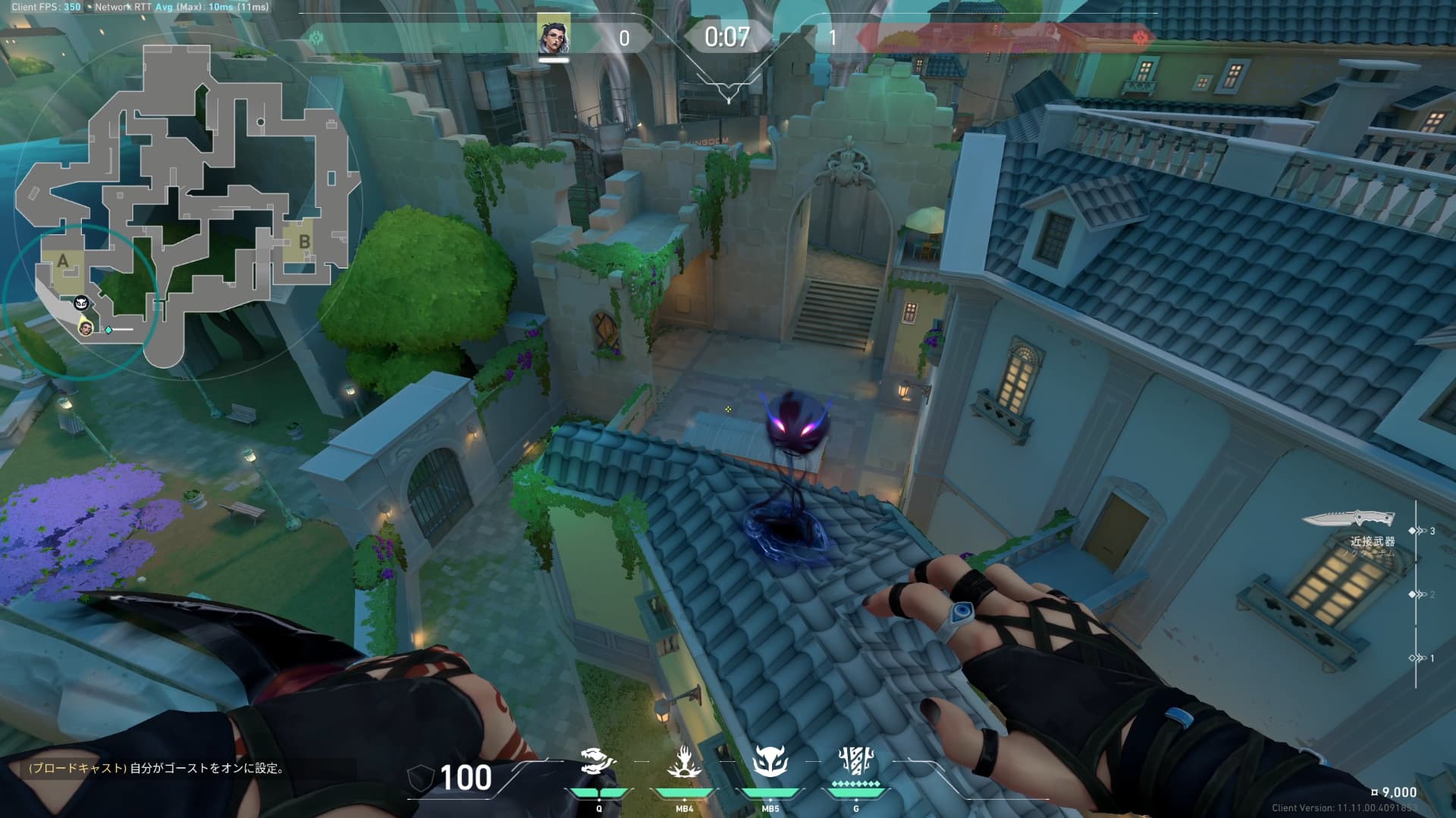Activate the Nightfall ultimate ability icon
This screenshot has height=818, width=1456.
click(x=856, y=760)
